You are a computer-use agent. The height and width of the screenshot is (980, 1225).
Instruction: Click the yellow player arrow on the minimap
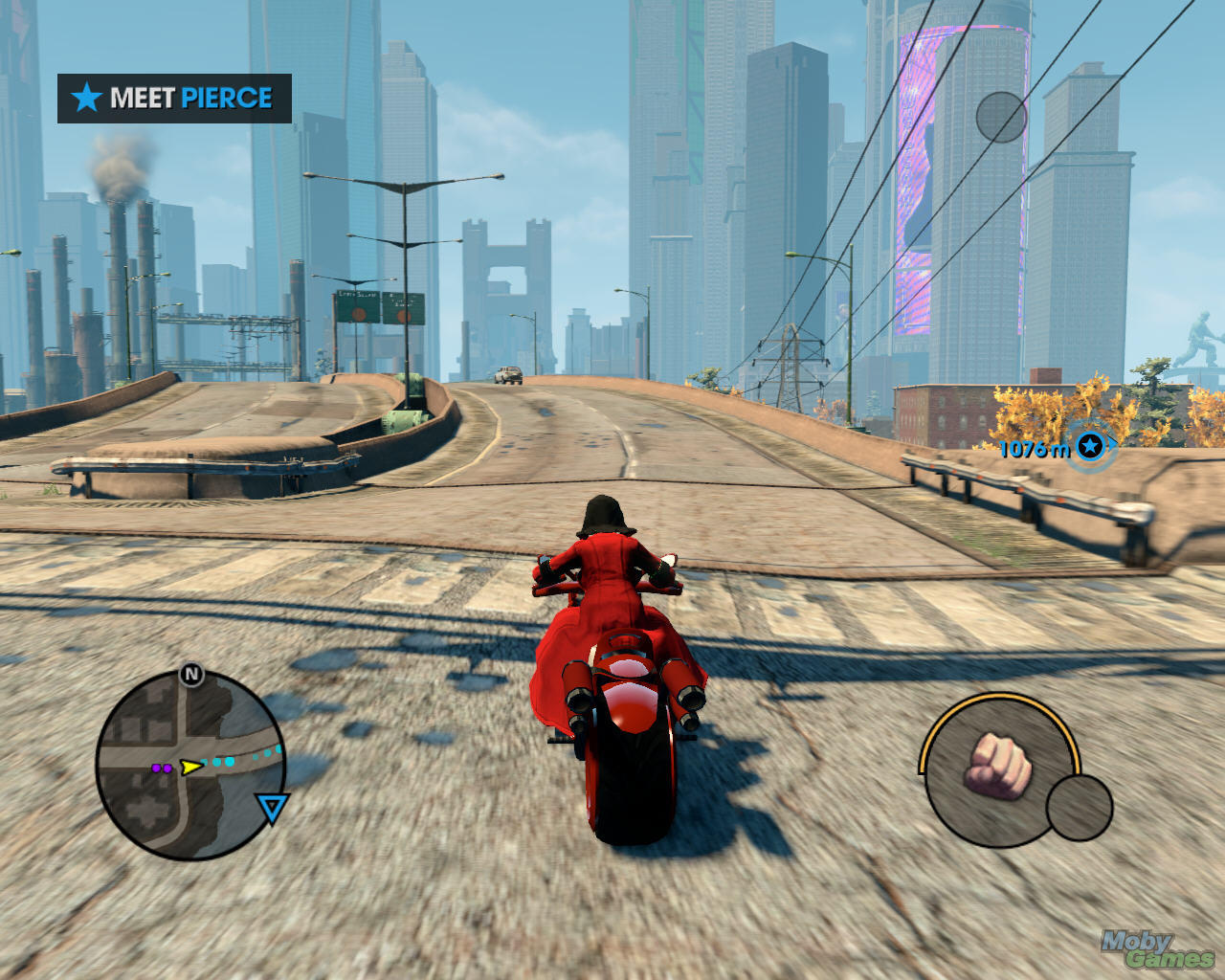tap(190, 766)
